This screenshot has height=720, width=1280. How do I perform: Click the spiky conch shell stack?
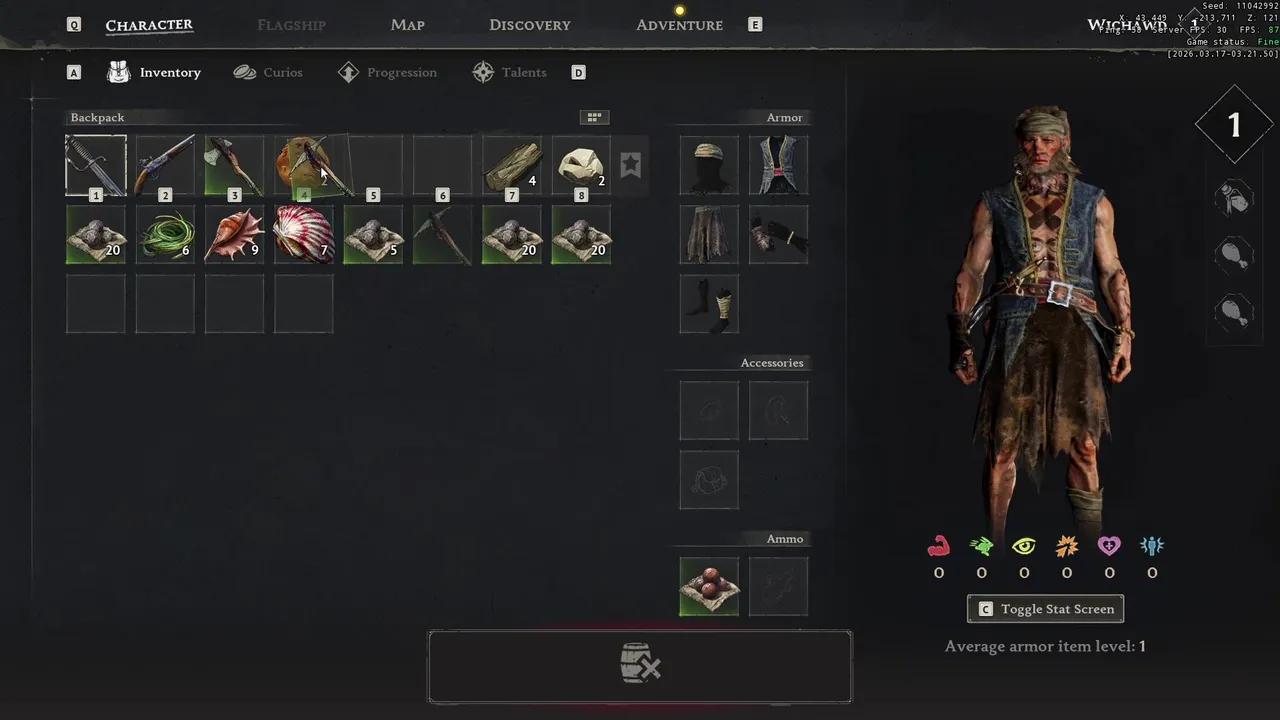pyautogui.click(x=234, y=235)
